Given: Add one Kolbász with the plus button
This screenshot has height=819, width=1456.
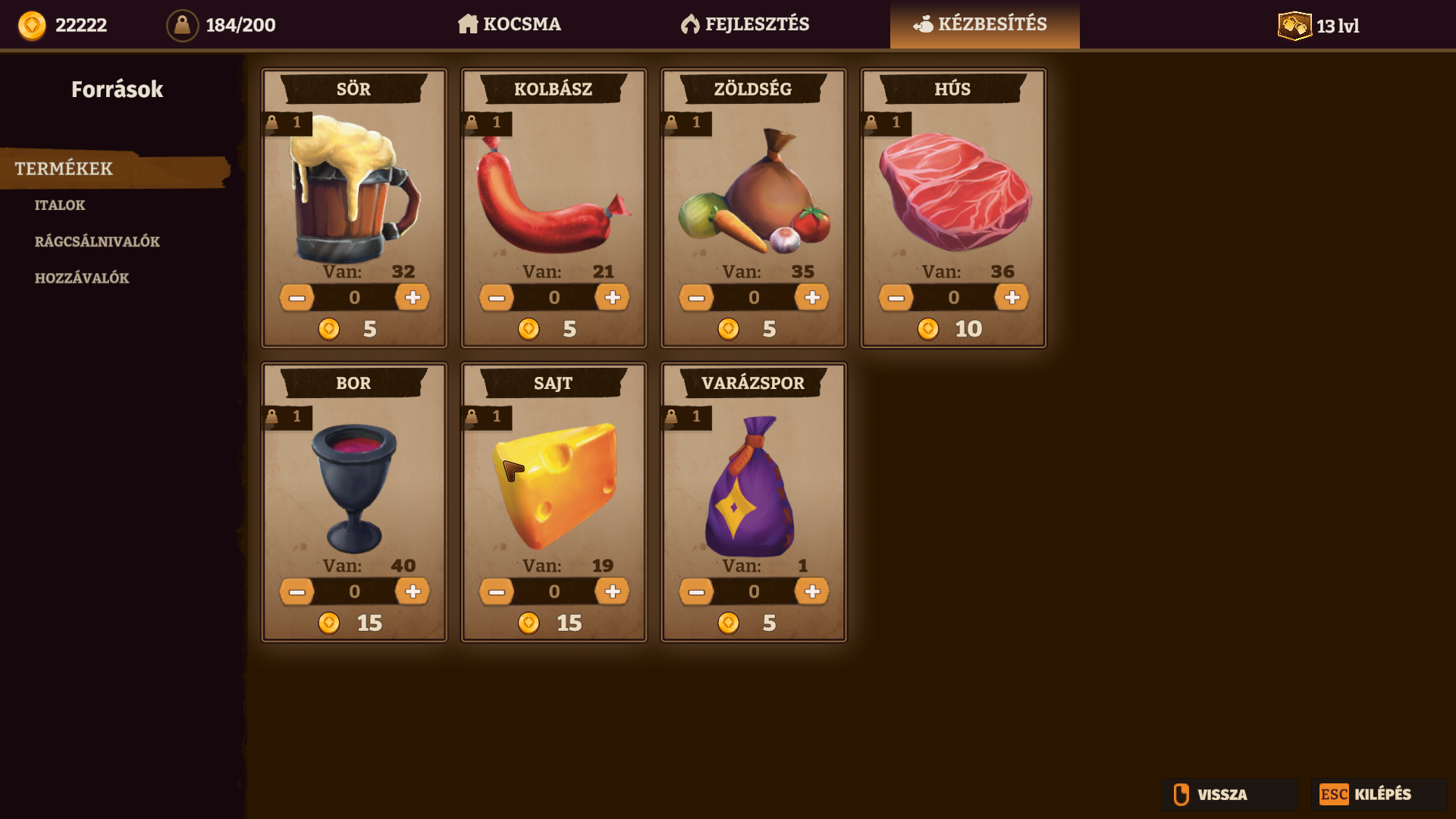Looking at the screenshot, I should (x=613, y=297).
